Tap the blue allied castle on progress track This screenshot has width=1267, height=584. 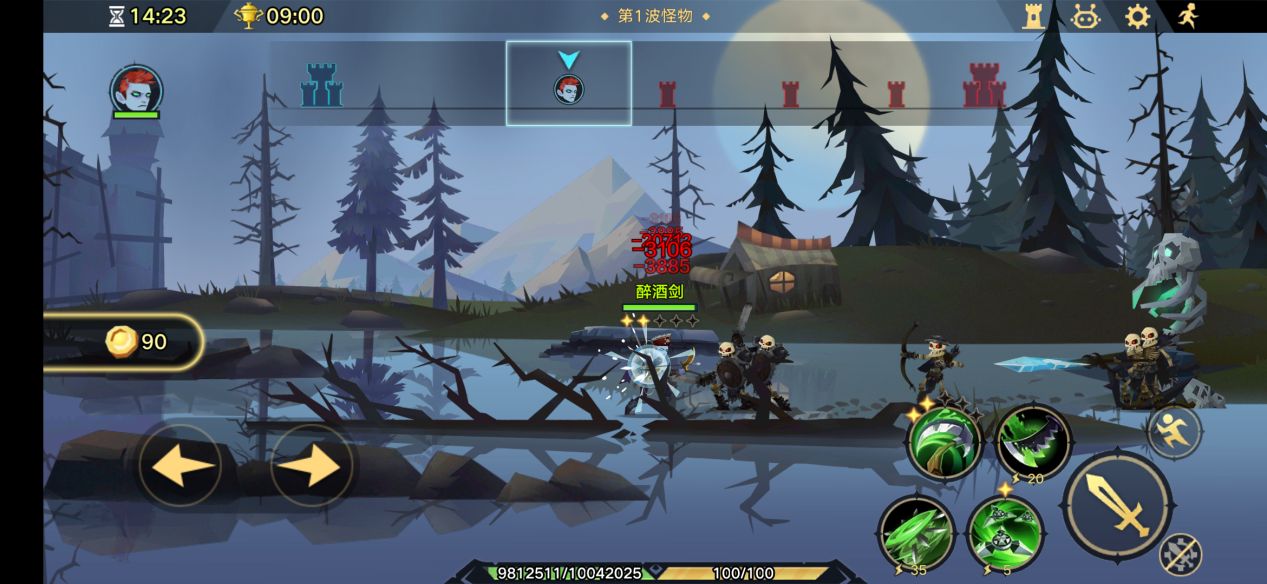point(321,86)
